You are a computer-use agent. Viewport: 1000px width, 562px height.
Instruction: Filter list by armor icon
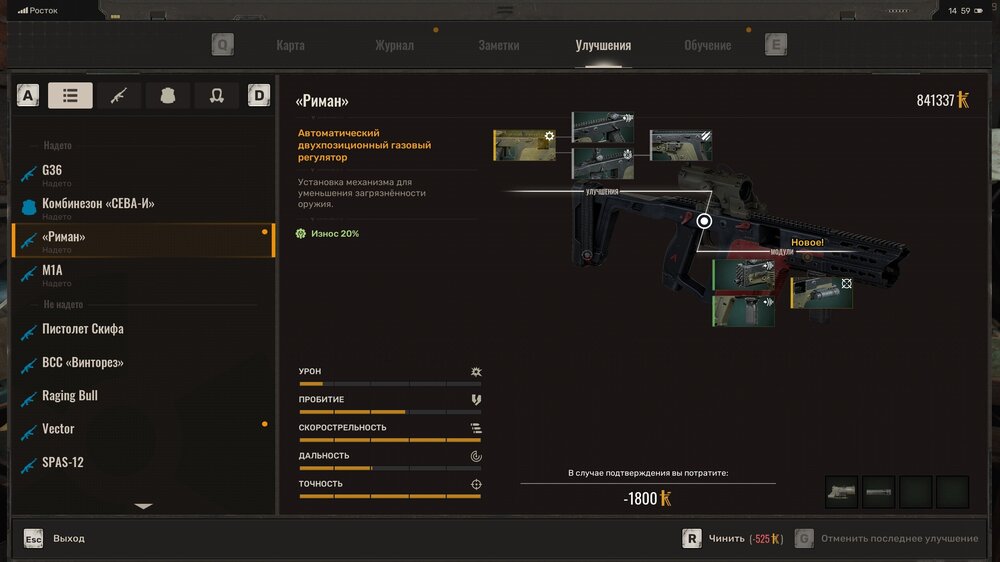168,96
